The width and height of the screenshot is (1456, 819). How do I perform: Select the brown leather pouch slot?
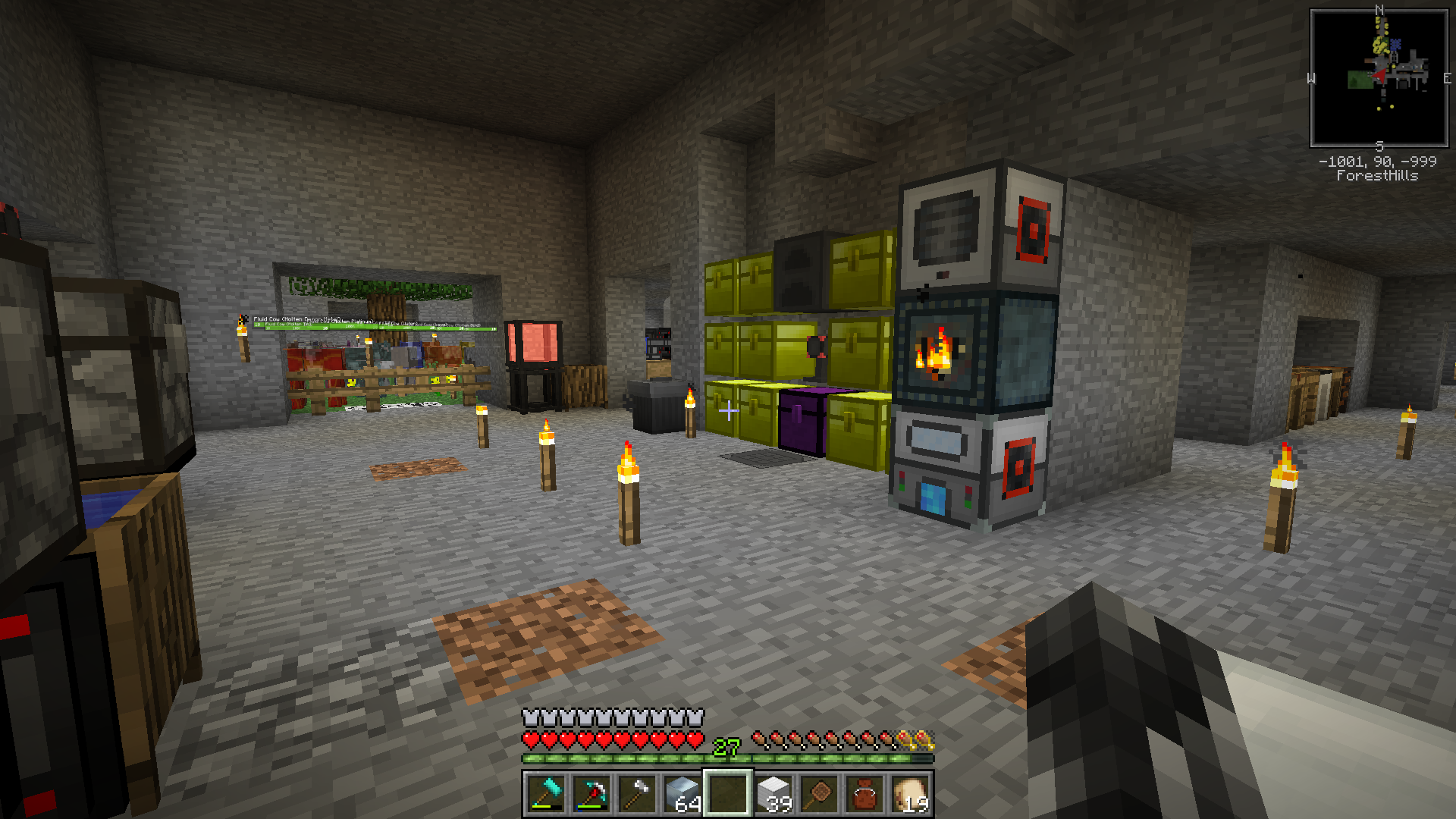(864, 794)
